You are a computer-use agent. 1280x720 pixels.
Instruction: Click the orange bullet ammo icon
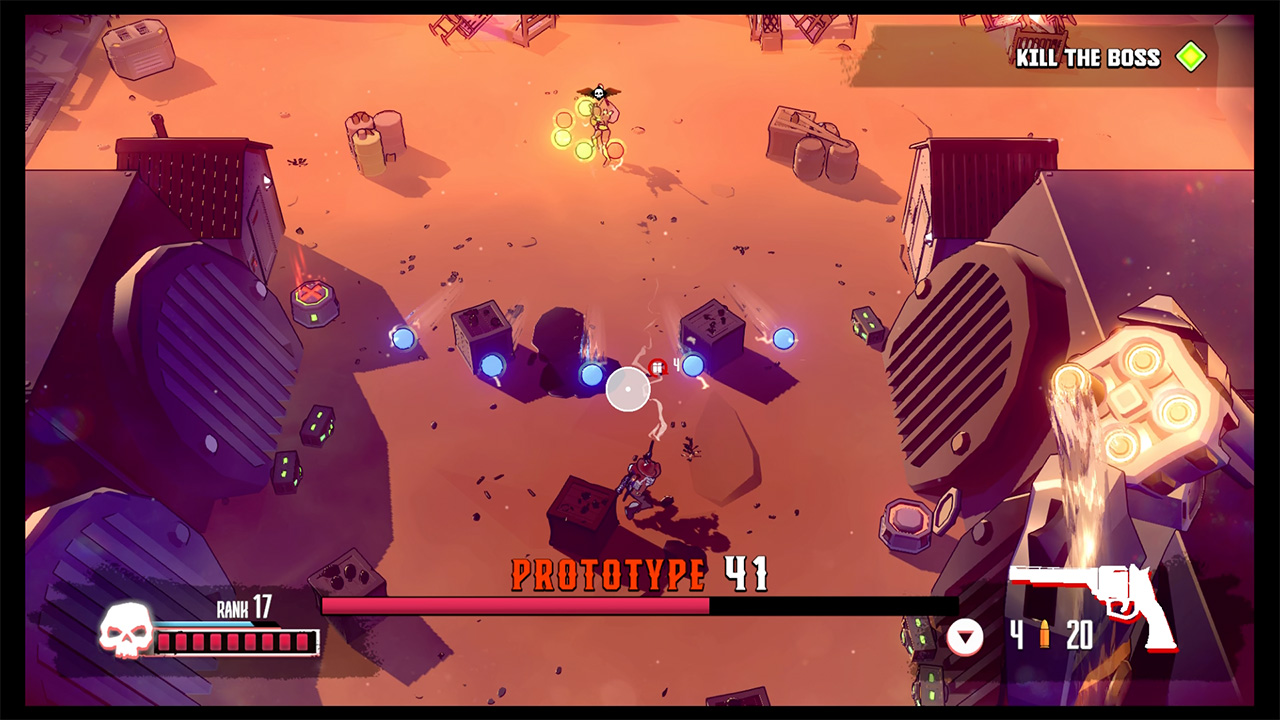[x=1046, y=634]
